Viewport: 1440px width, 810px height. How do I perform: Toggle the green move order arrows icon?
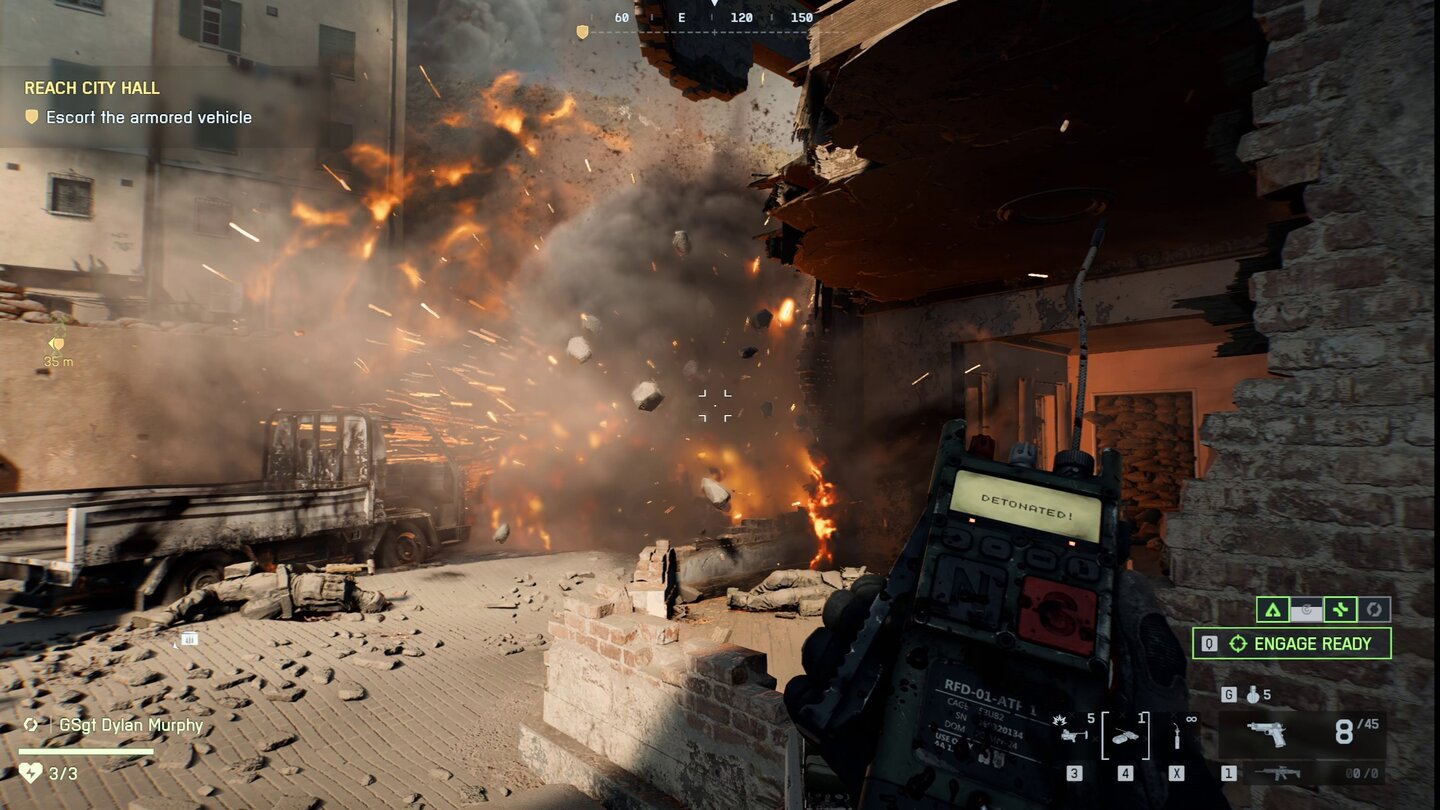(1340, 608)
